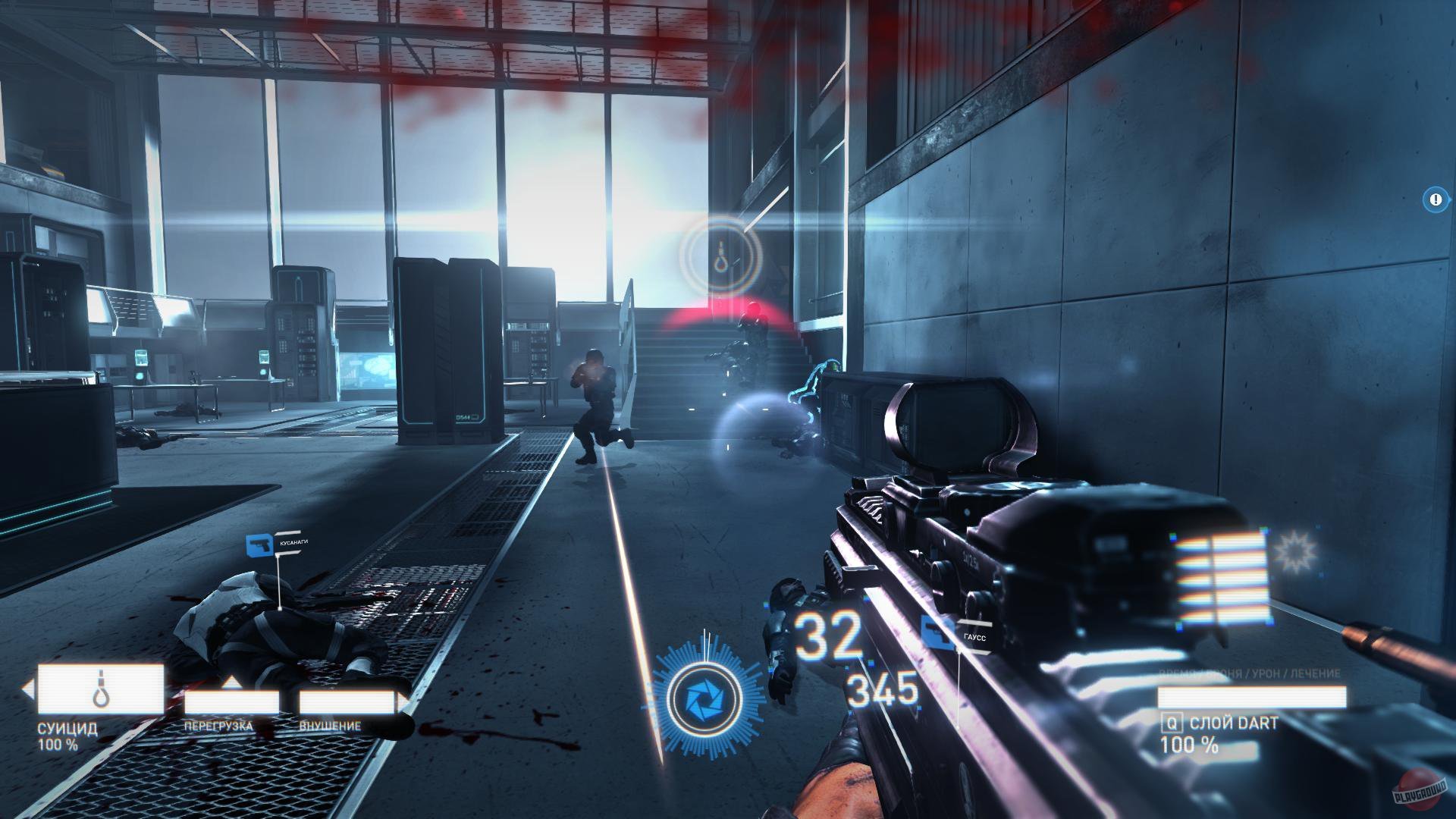Click the noose target marker above the enemy
Viewport: 1456px width, 819px height.
[x=720, y=253]
